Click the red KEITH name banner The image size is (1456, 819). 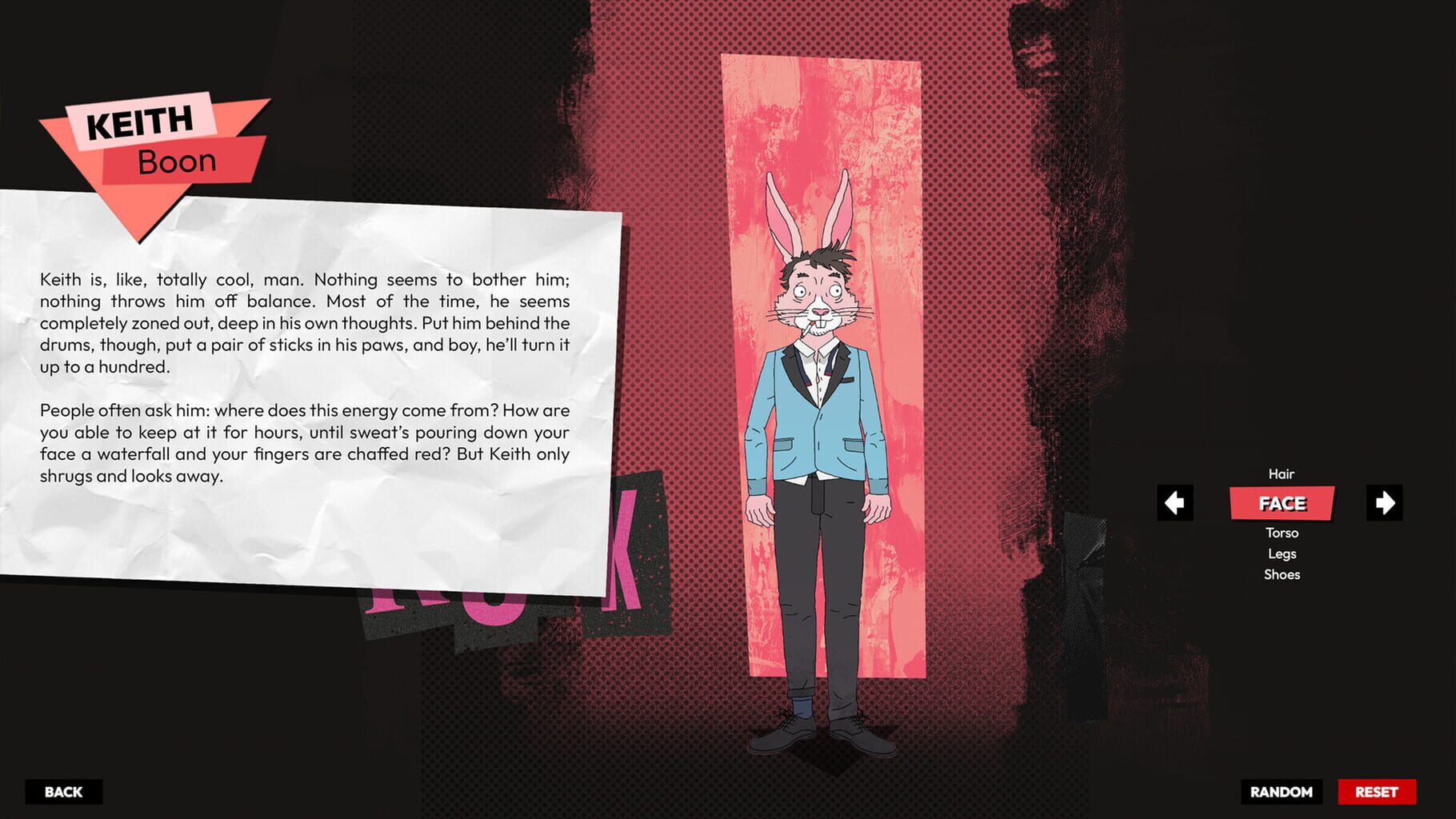[141, 122]
